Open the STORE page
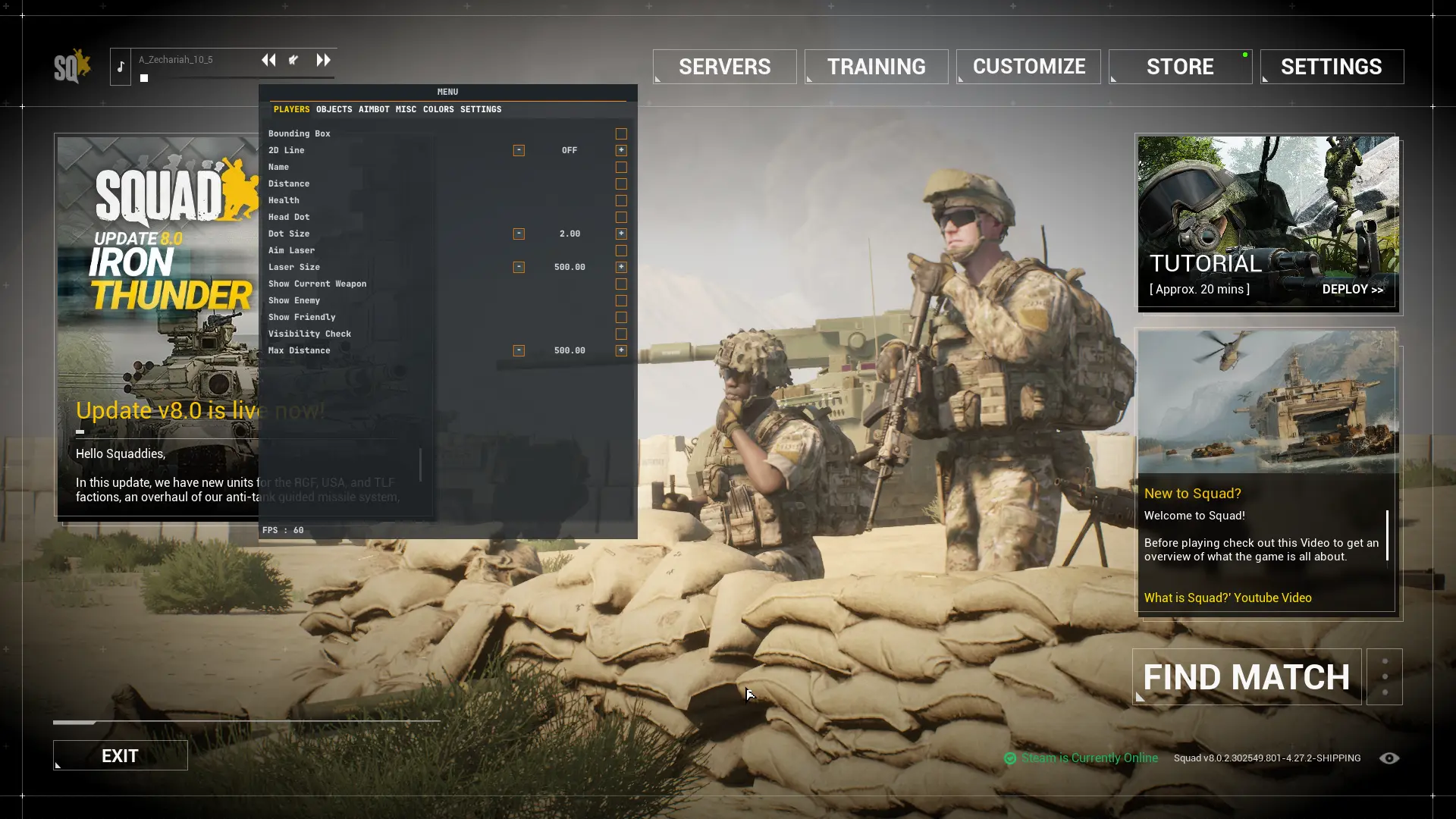Screen dimensions: 1456x819 pyautogui.click(x=1180, y=67)
